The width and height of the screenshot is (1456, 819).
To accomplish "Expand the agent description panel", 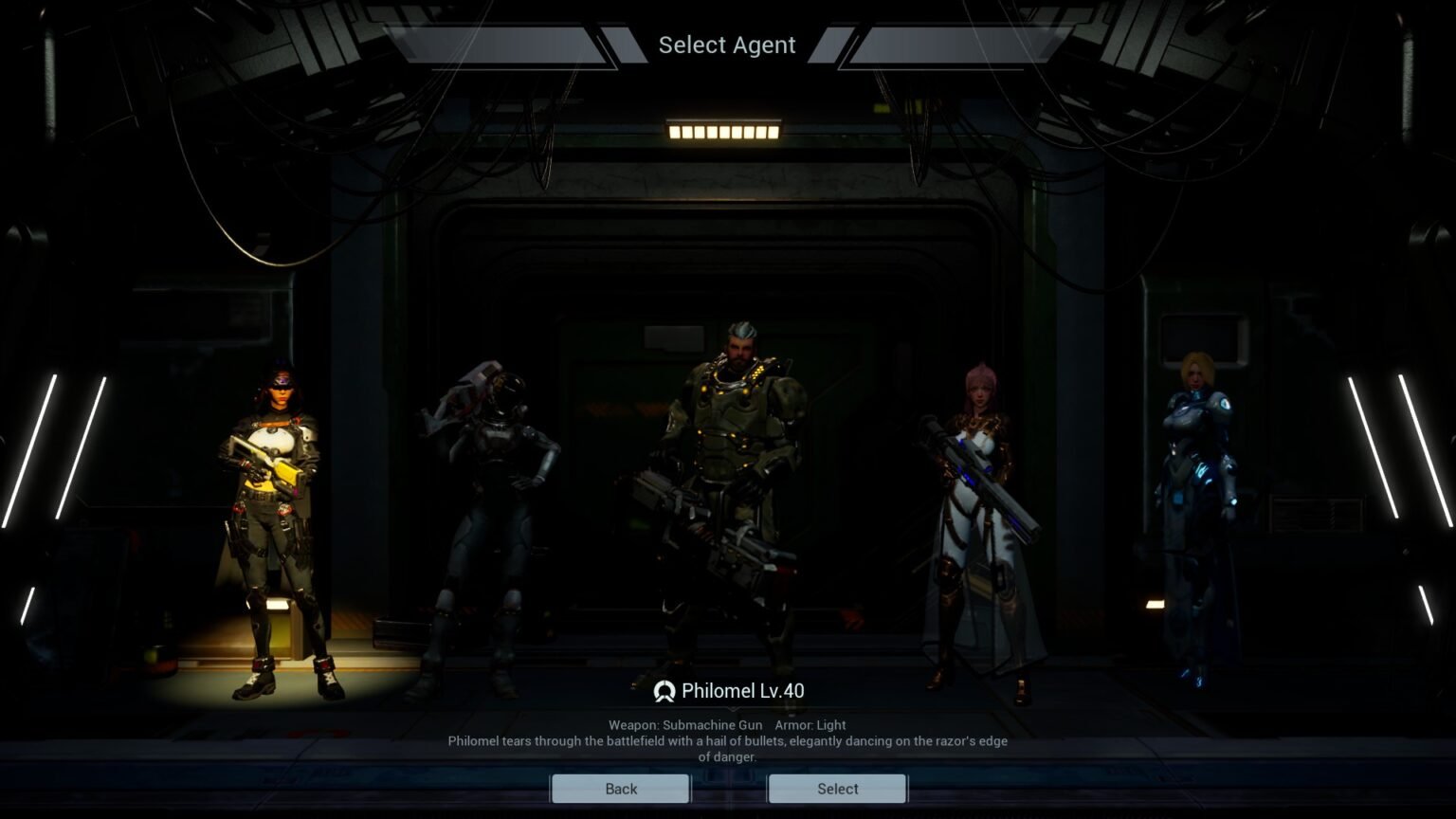I will click(x=728, y=742).
